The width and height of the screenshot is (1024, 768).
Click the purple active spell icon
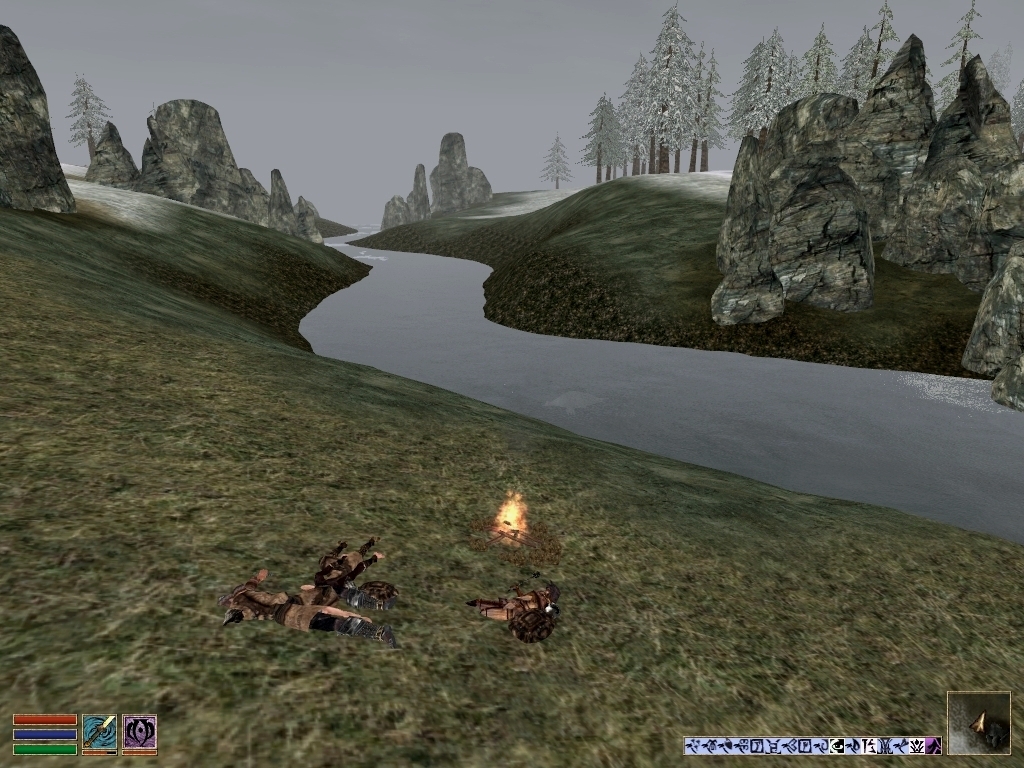139,732
